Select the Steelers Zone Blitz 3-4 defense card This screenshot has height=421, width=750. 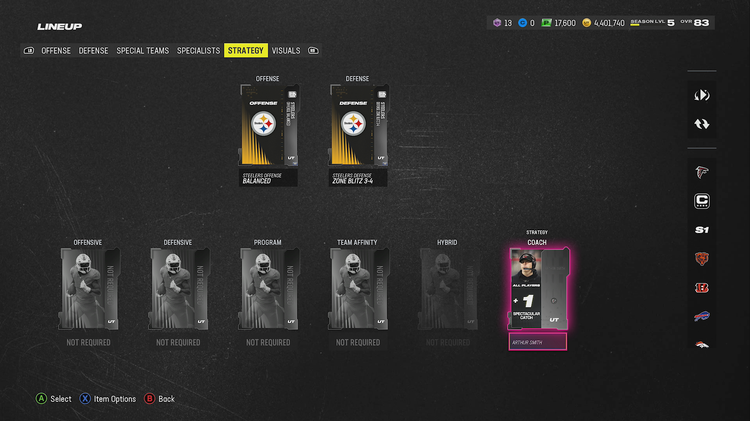tap(358, 134)
